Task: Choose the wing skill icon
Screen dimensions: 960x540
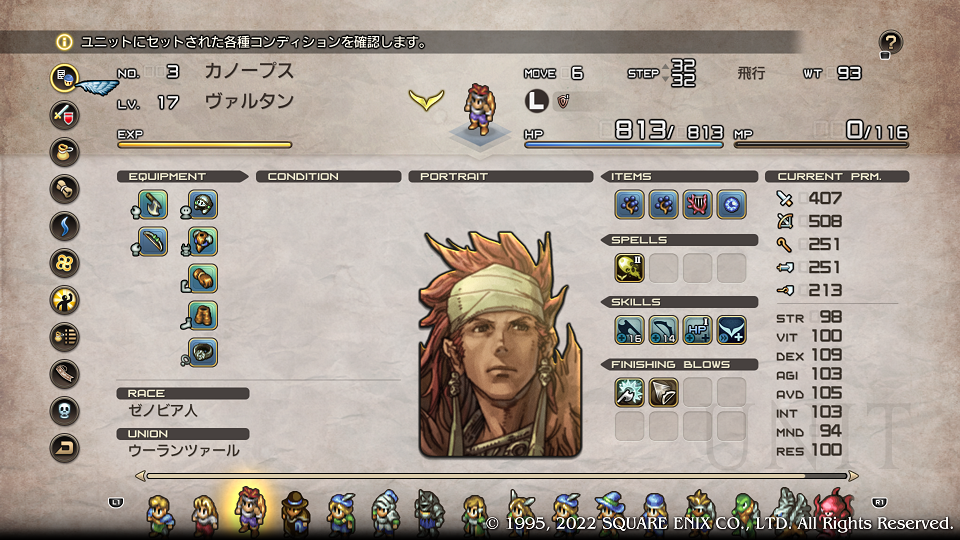Action: click(x=731, y=329)
